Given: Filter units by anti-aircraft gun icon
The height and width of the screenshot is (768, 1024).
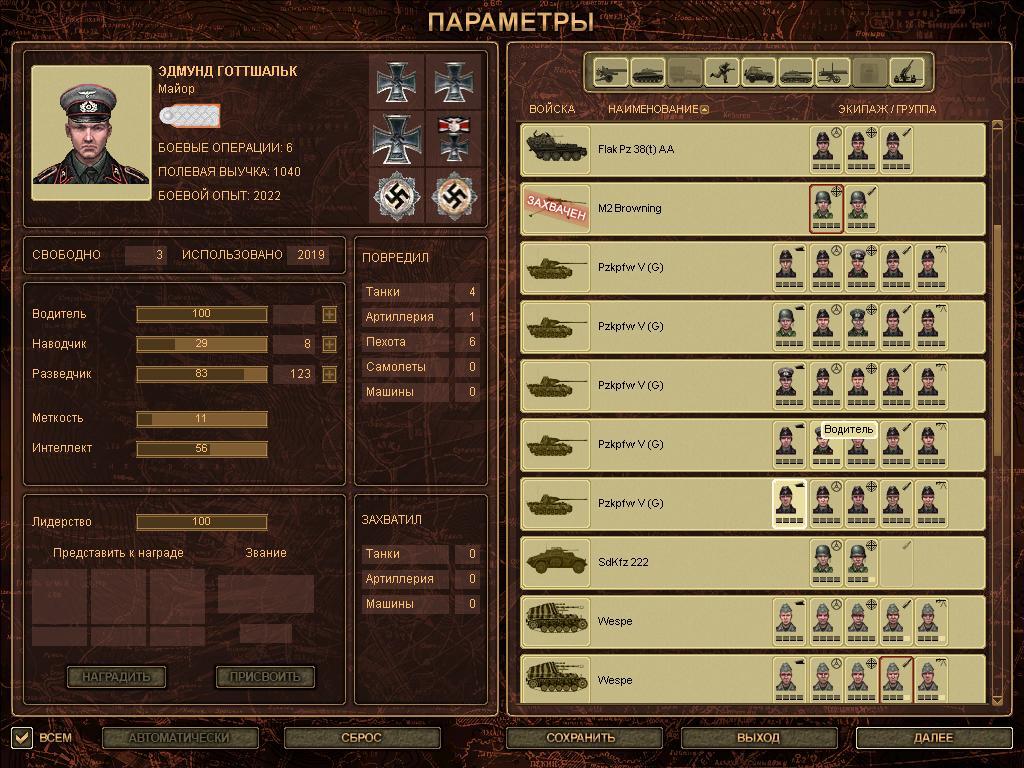Looking at the screenshot, I should click(905, 72).
